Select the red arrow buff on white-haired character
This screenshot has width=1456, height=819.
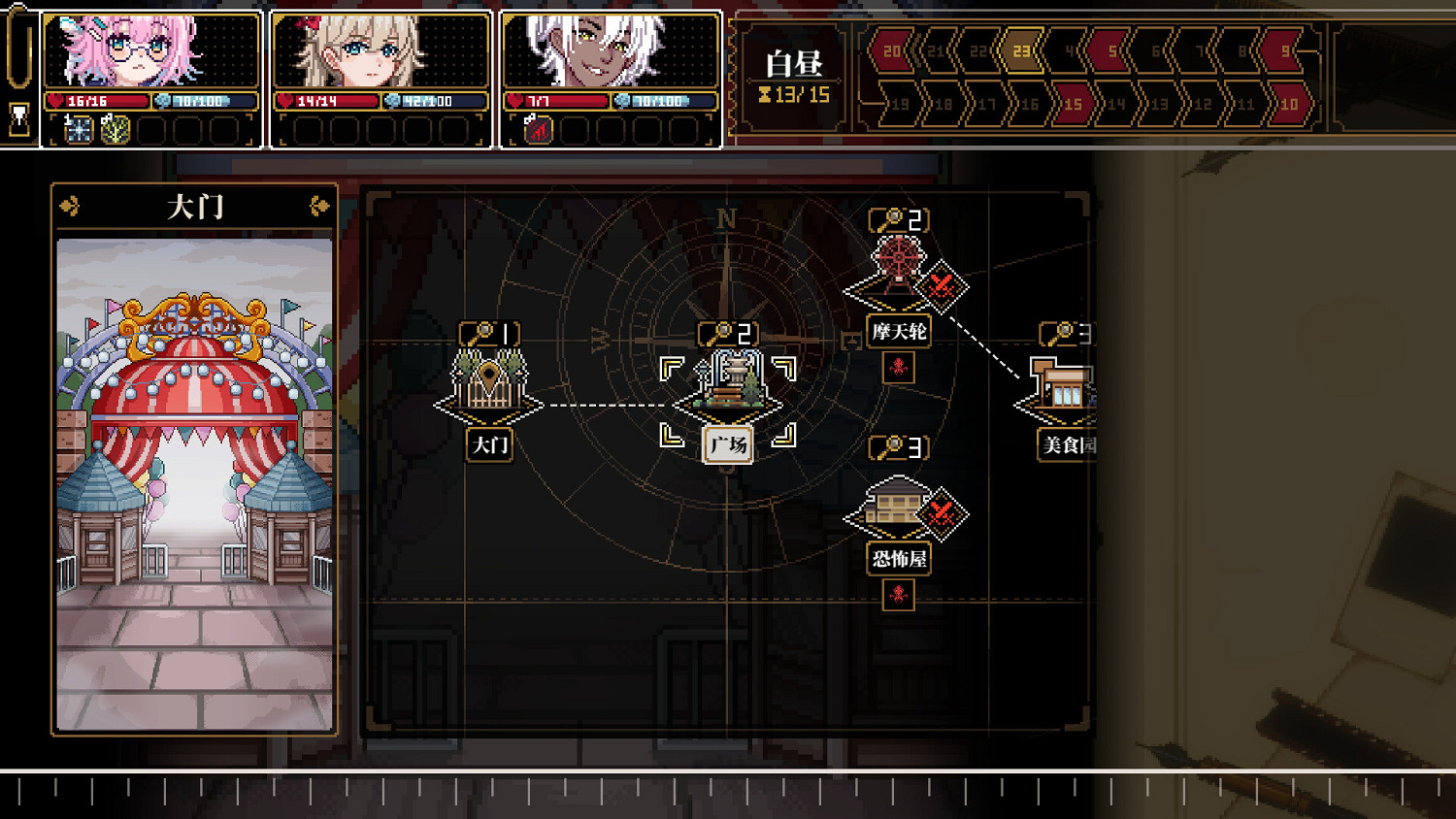[x=537, y=132]
